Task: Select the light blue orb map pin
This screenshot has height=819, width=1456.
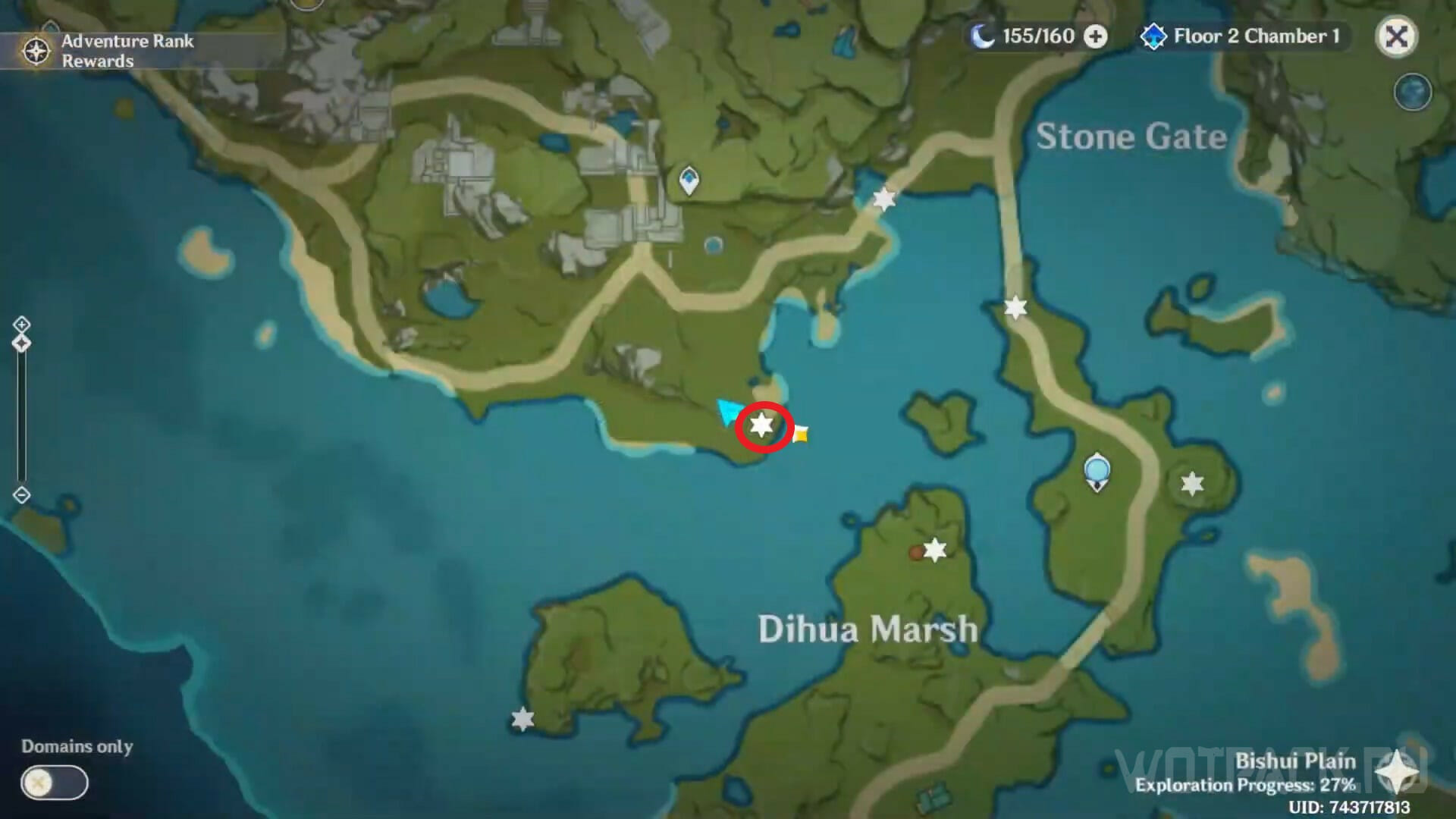Action: click(1097, 471)
